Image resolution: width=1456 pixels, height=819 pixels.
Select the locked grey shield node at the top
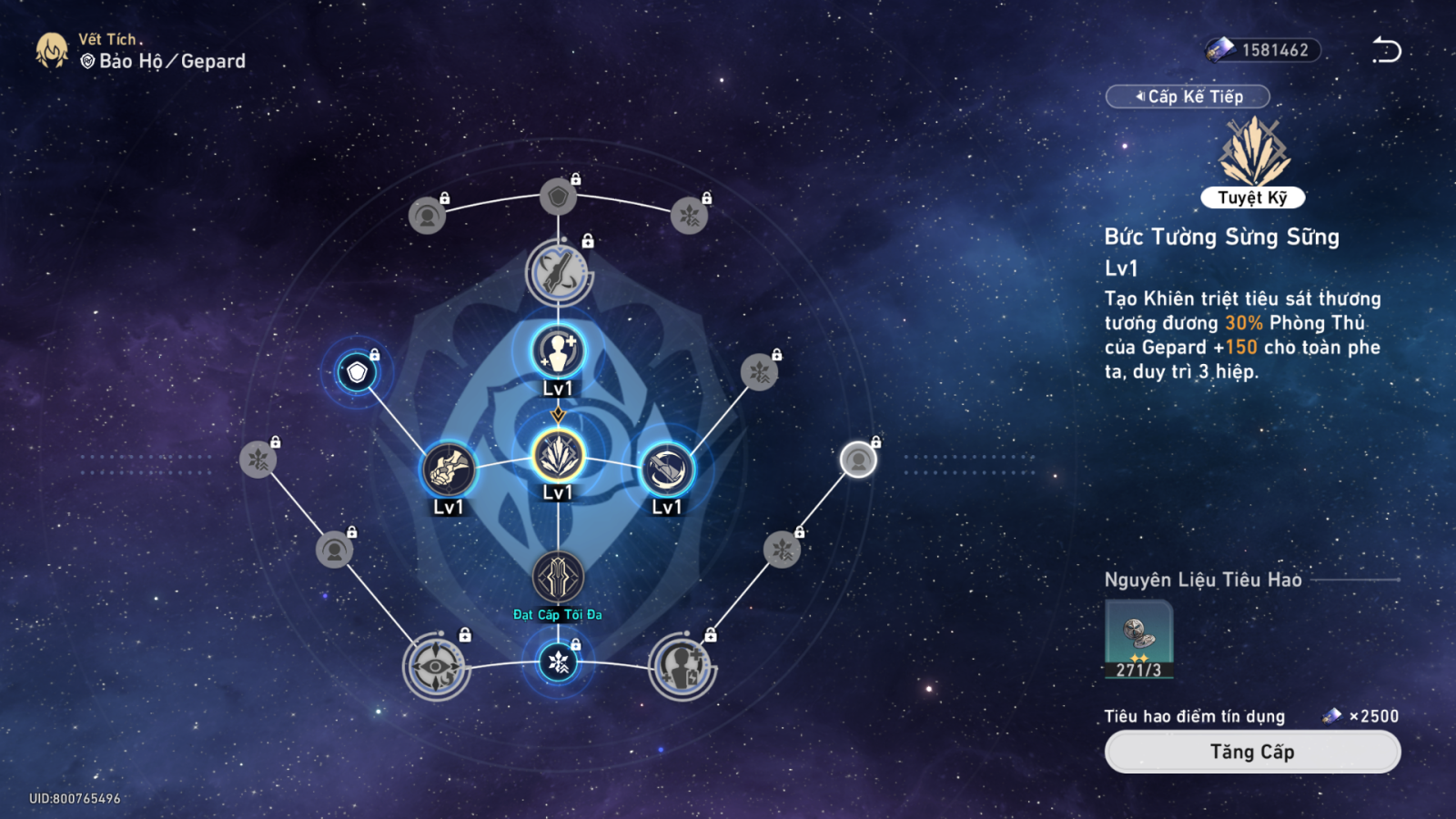[558, 197]
